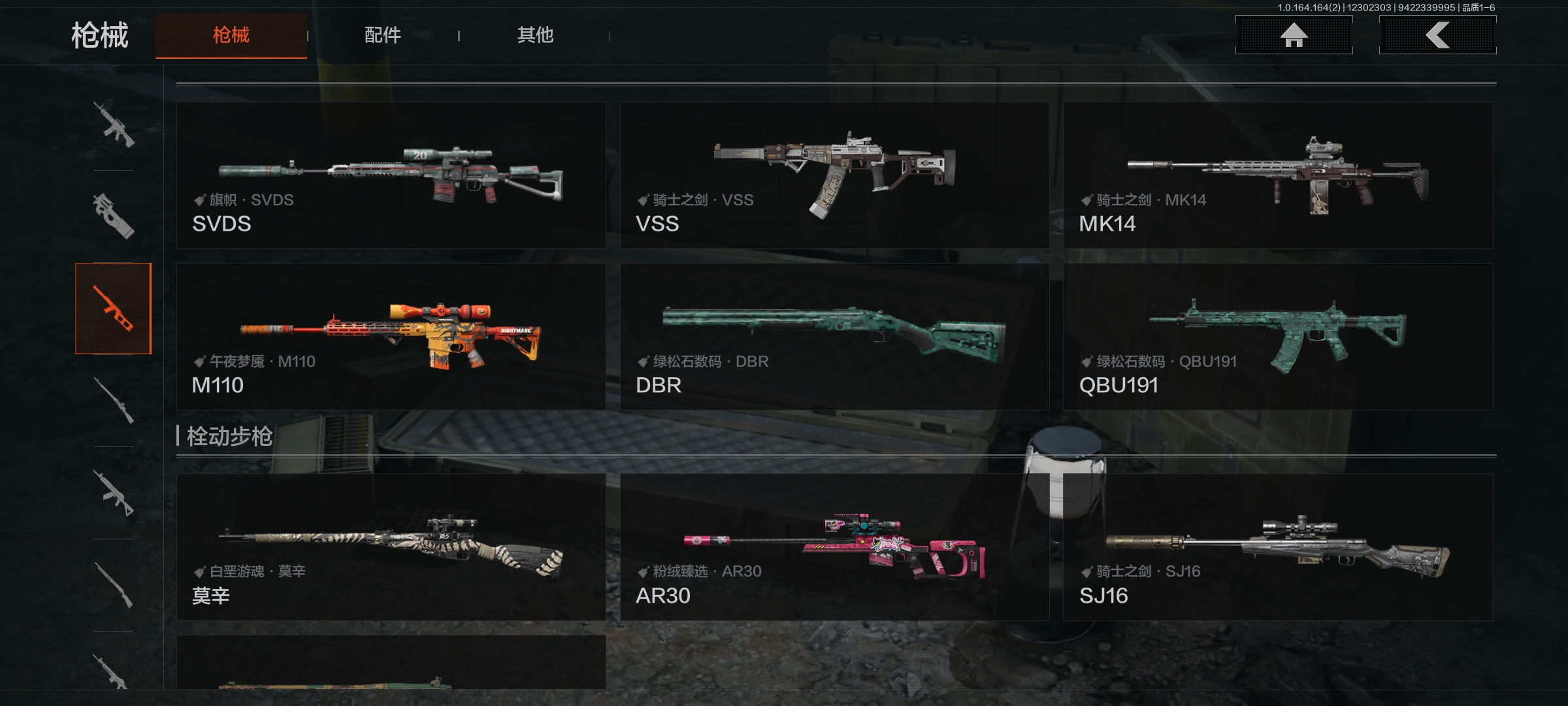
Task: Choose the SVDS weapon card
Action: (x=391, y=175)
